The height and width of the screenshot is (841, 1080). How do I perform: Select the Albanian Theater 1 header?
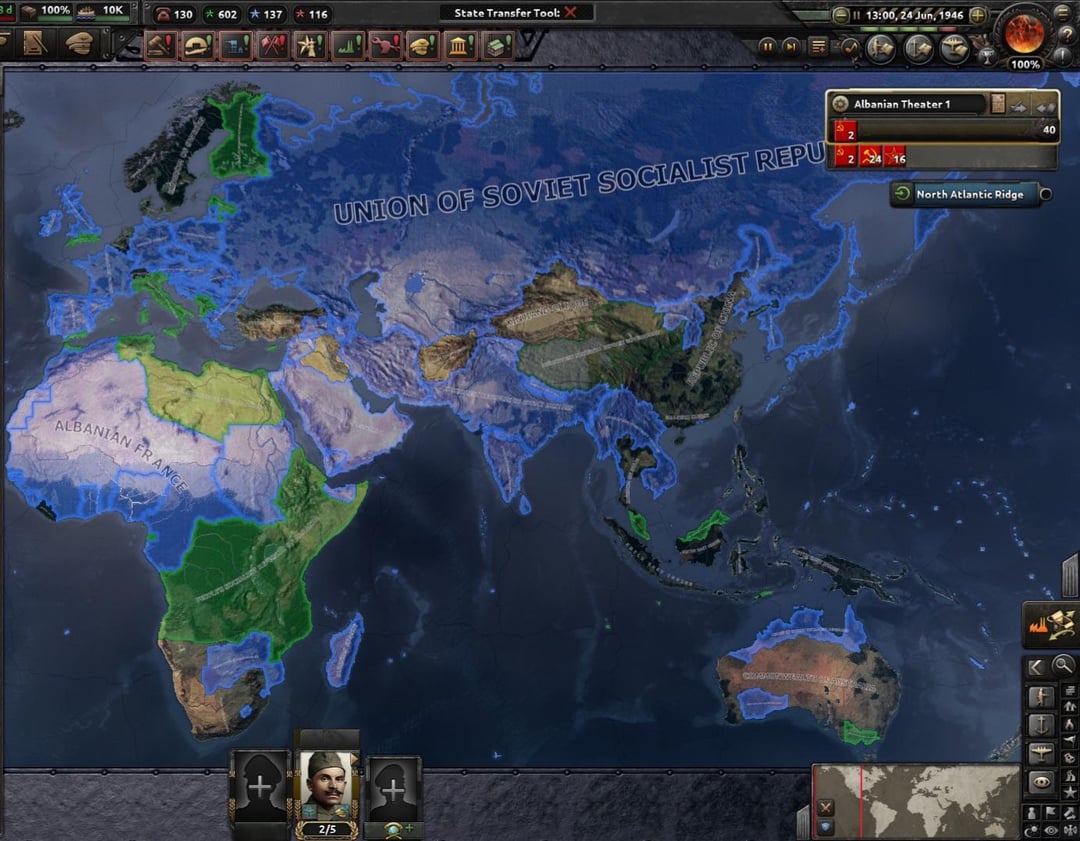pos(905,104)
